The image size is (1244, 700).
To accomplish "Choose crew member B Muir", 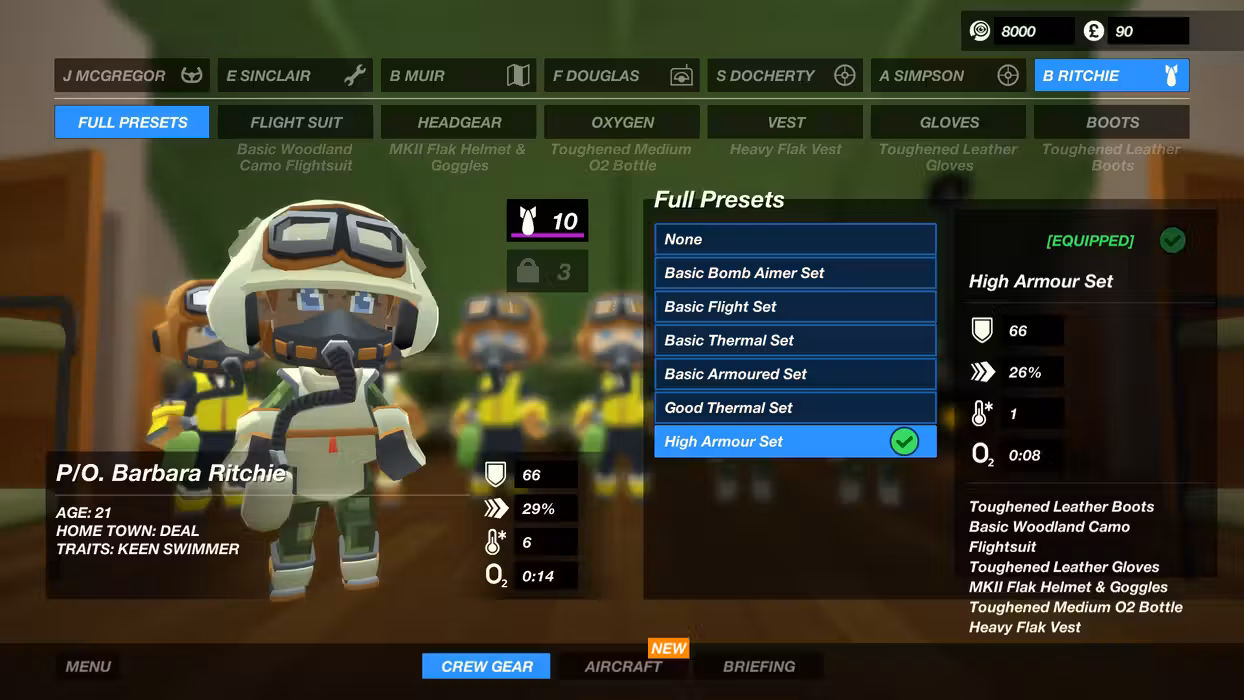I will (458, 76).
